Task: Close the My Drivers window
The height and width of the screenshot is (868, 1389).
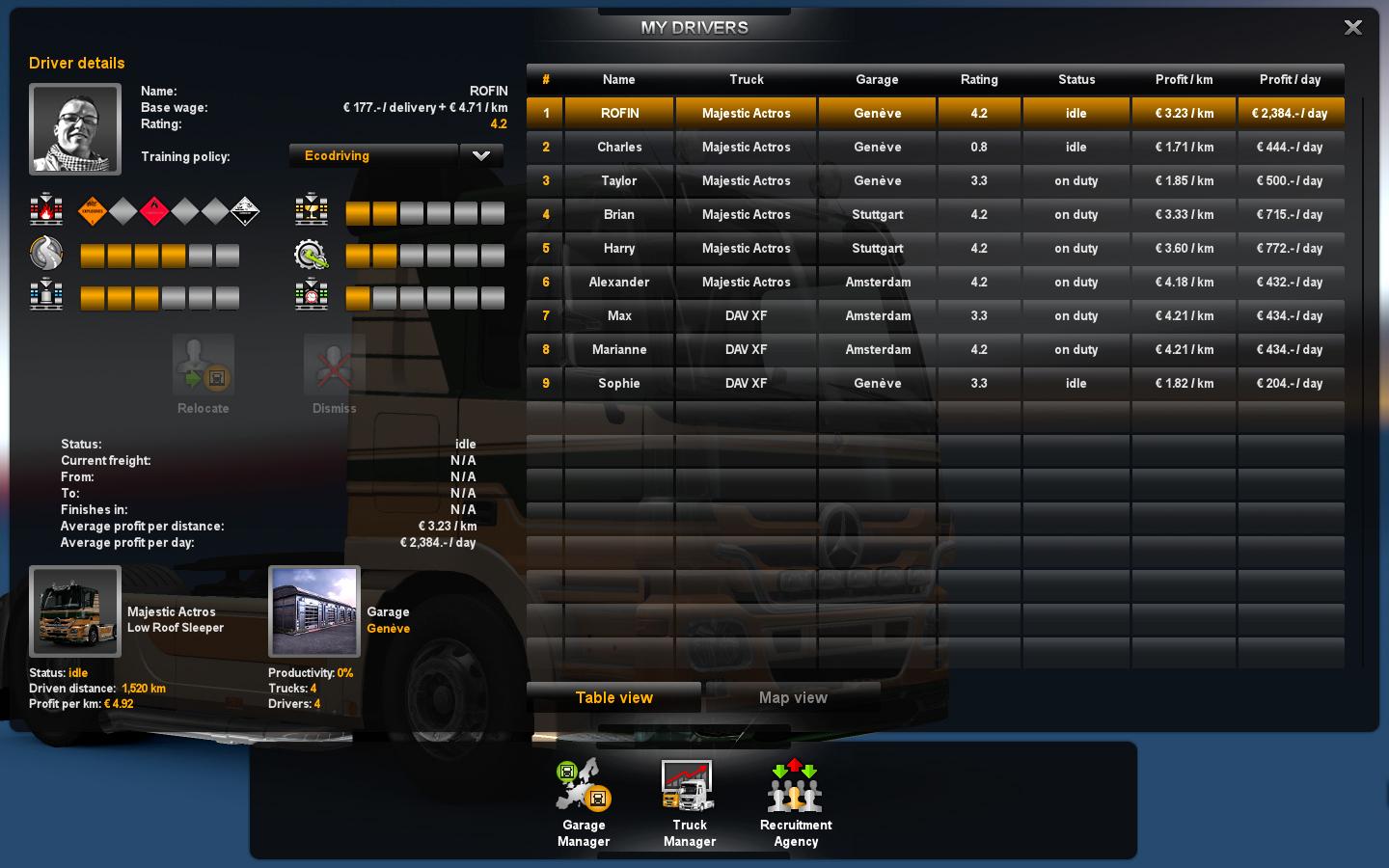Action: click(x=1352, y=28)
